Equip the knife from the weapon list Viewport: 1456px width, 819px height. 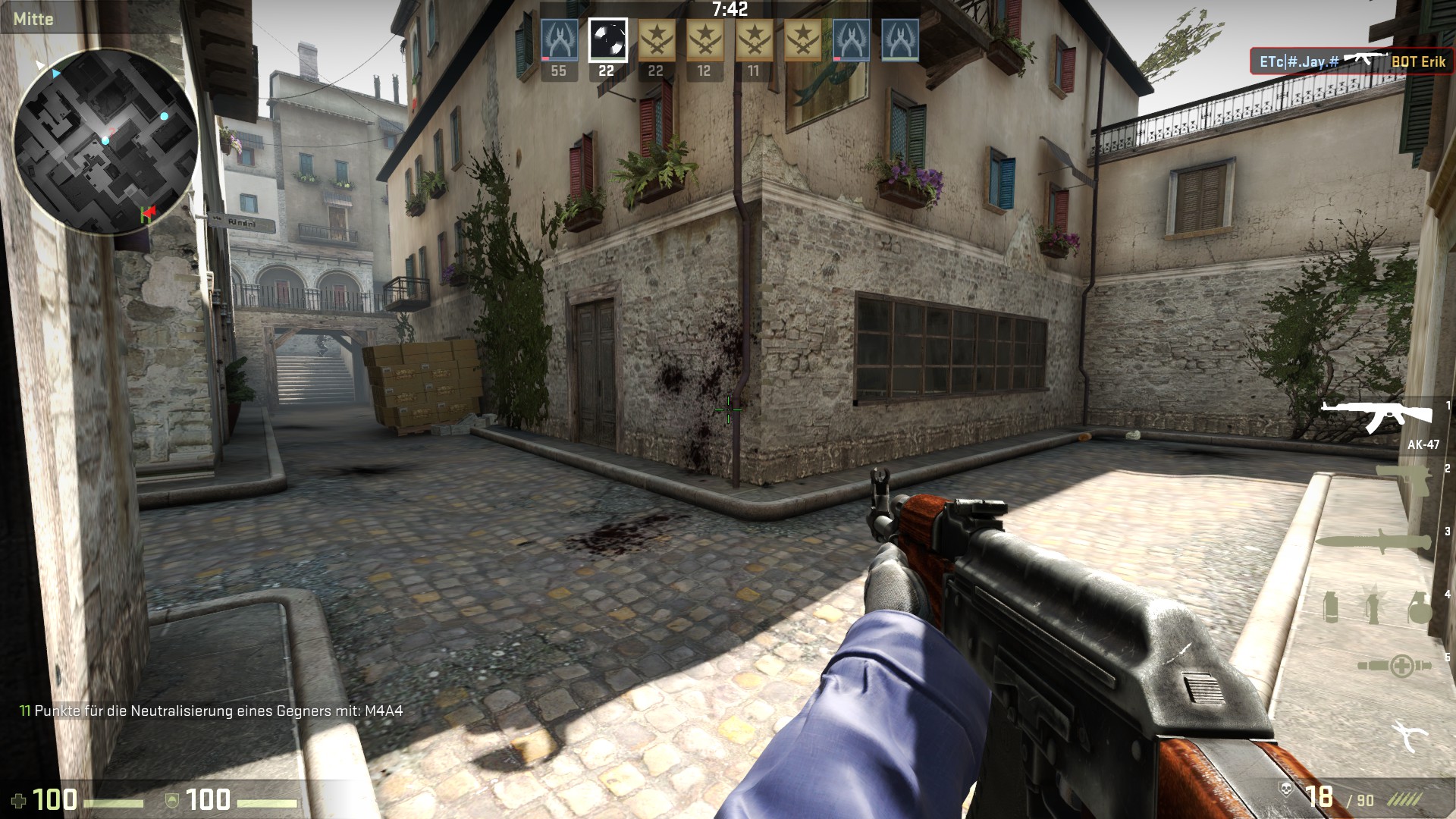tap(1377, 541)
